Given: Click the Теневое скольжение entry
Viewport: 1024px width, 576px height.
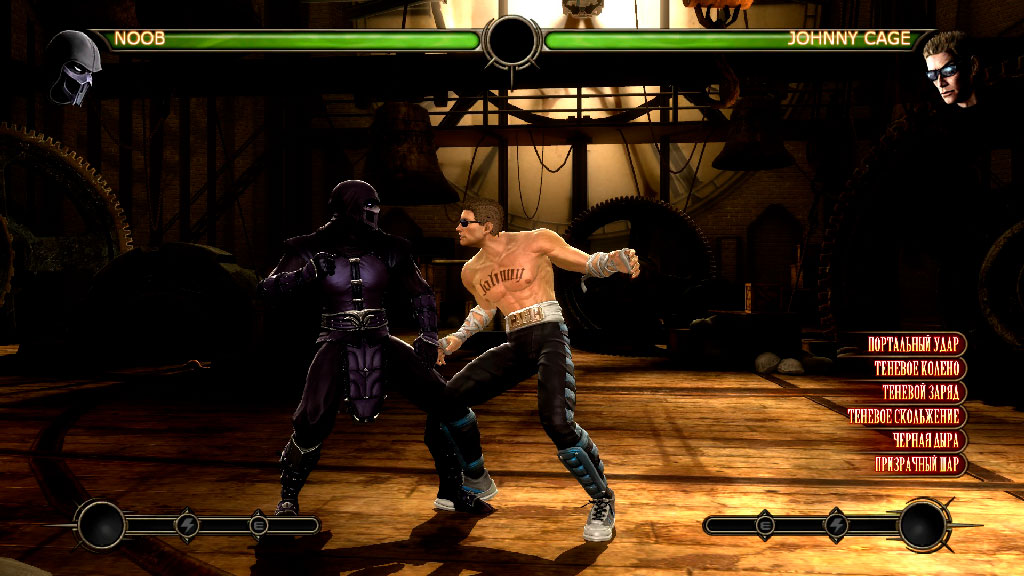Looking at the screenshot, I should pos(904,416).
